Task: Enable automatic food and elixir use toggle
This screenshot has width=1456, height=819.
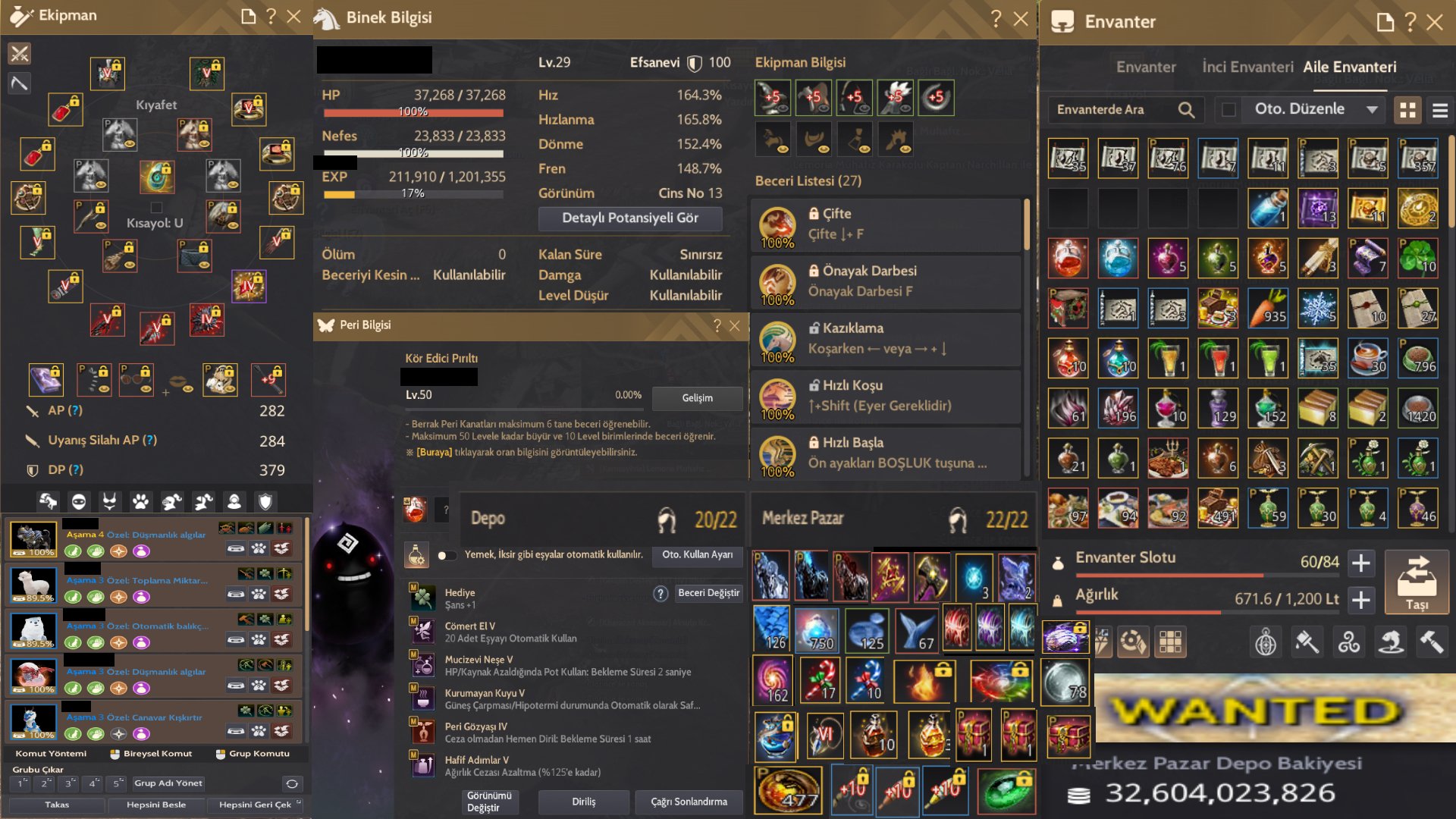Action: [x=447, y=555]
